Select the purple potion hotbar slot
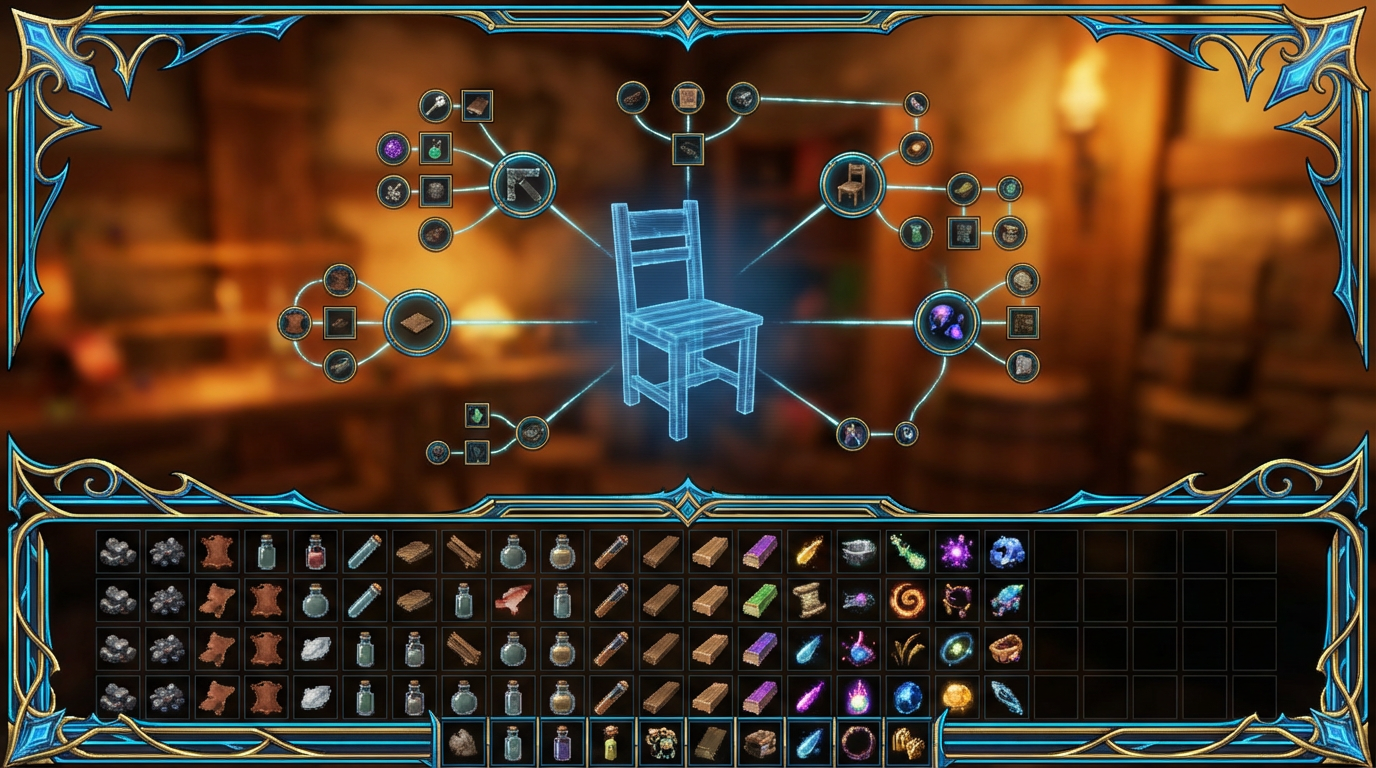Screen dimensions: 1376x768 (x=561, y=743)
